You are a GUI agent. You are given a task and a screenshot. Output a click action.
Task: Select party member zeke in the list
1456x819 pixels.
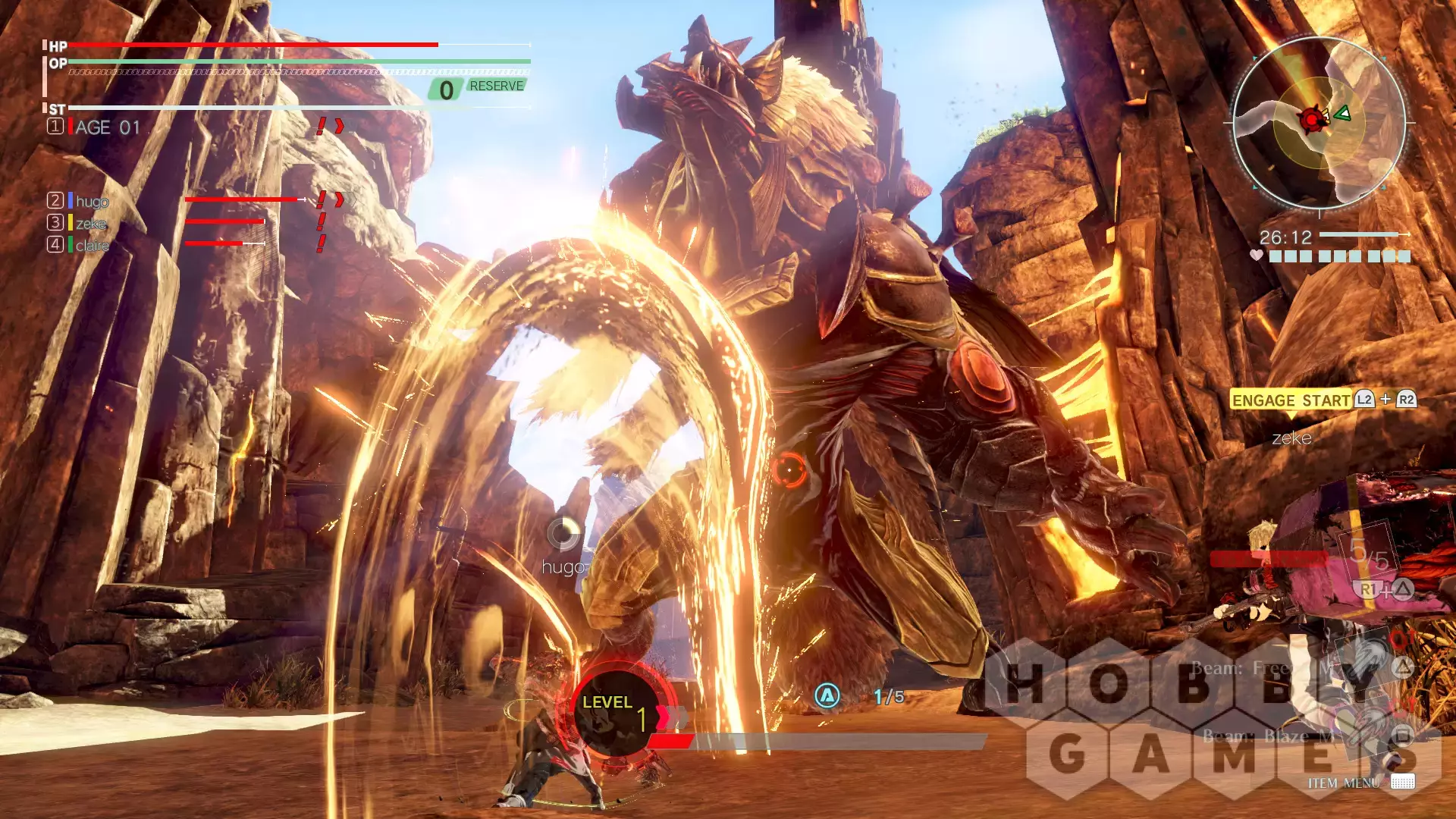90,223
